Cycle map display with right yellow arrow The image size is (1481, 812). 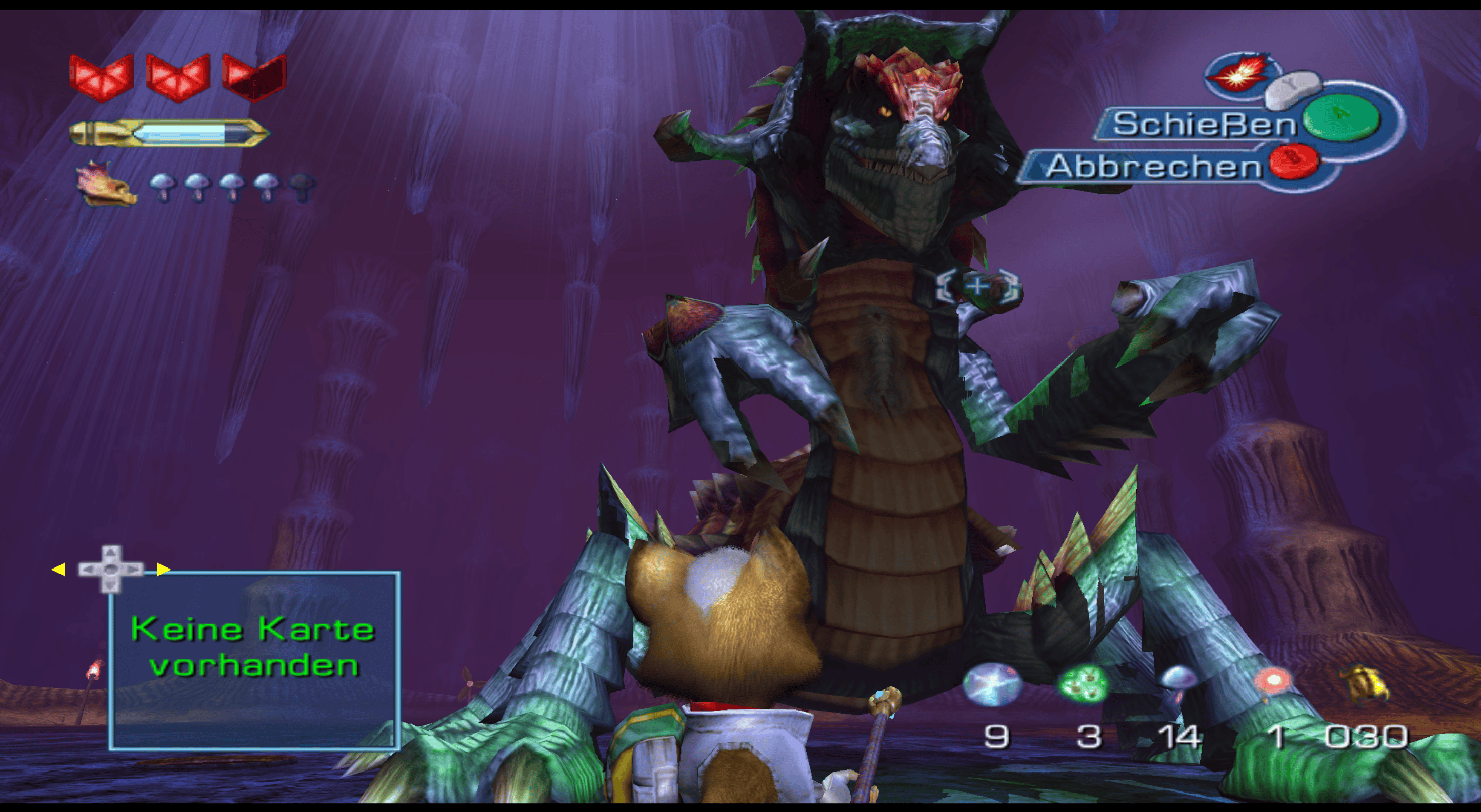pyautogui.click(x=164, y=570)
